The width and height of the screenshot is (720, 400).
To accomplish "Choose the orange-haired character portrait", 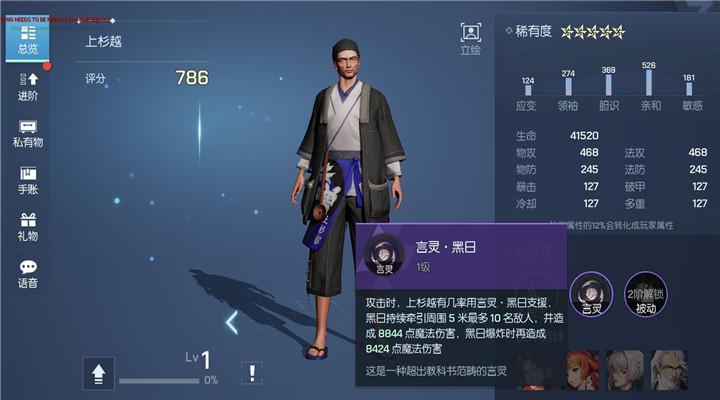I will [582, 370].
